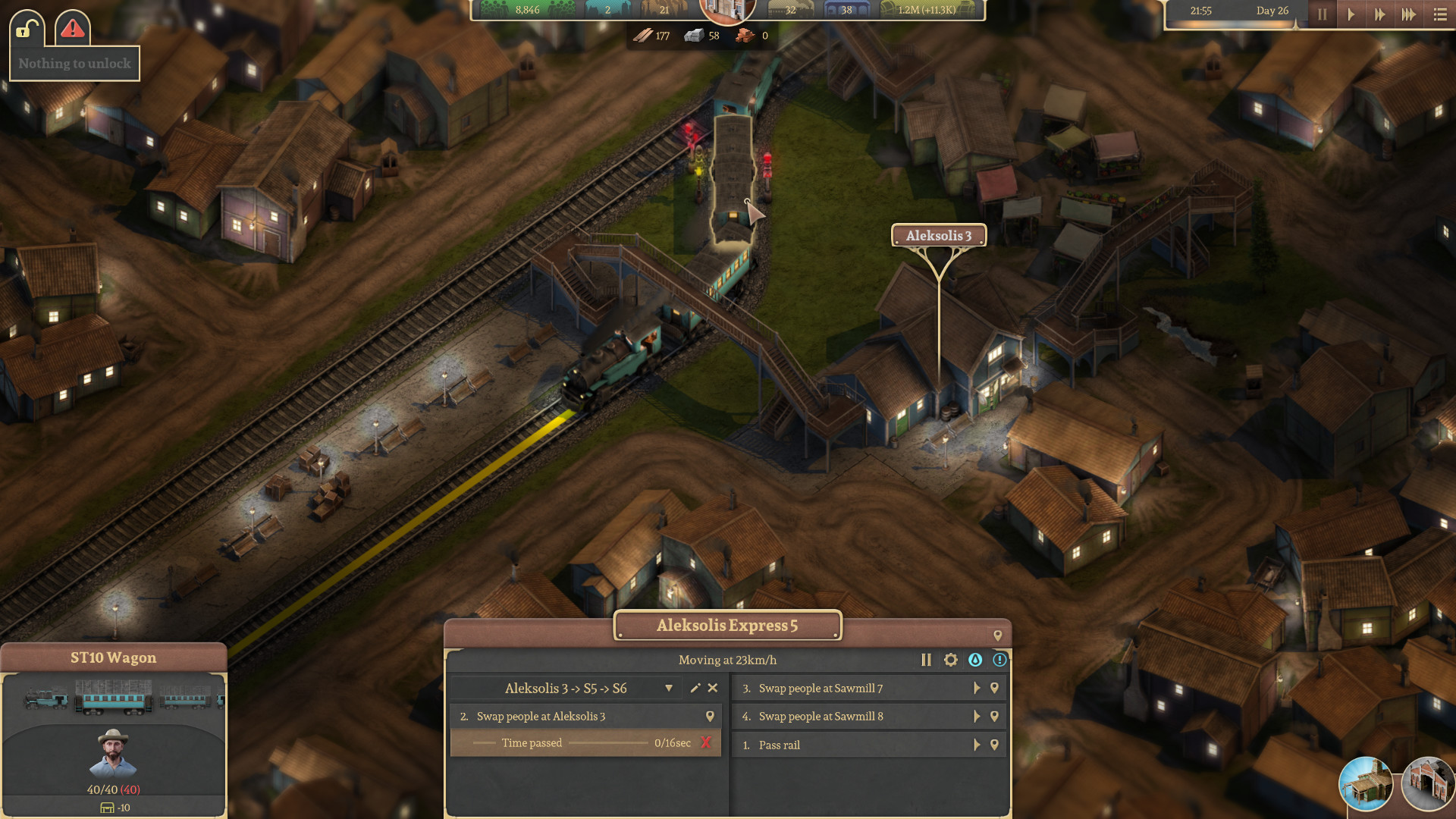
Task: Focus camera on train via header pin
Action: (x=997, y=636)
